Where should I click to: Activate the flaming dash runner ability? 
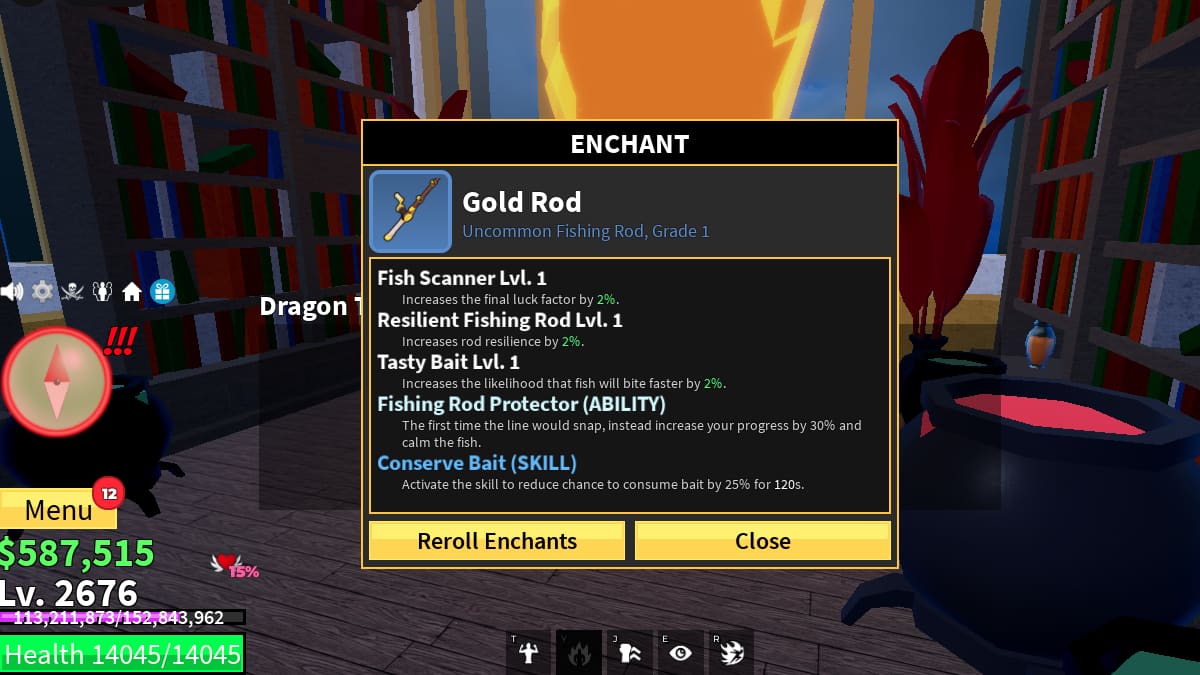[x=732, y=653]
